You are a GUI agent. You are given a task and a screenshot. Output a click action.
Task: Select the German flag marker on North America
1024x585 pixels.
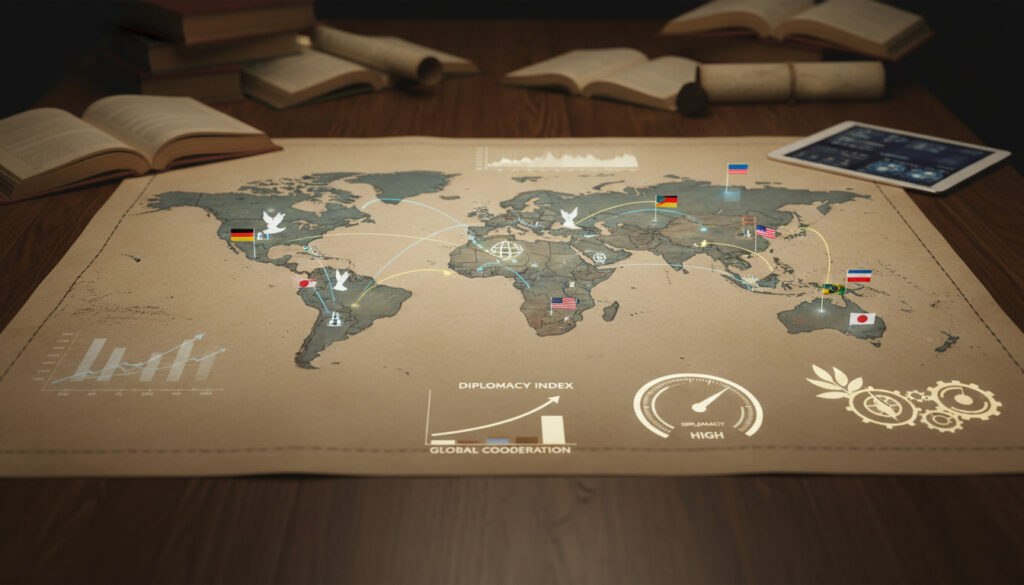tap(242, 236)
